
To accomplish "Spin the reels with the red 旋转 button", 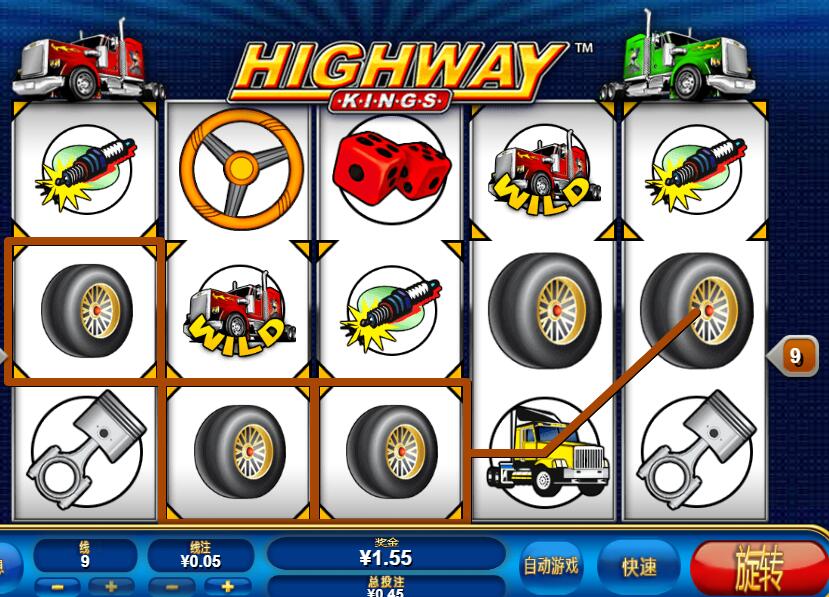I will [758, 567].
